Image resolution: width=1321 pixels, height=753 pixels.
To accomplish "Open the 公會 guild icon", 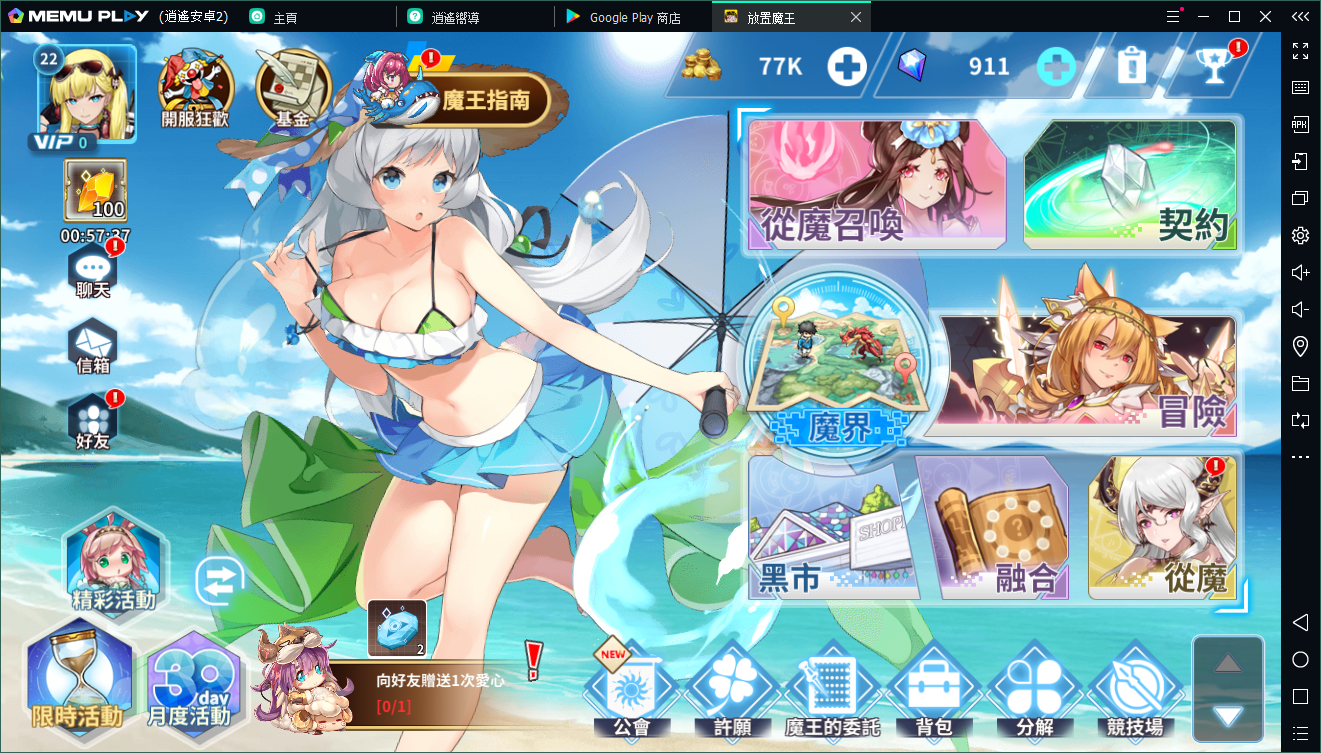I will click(x=631, y=692).
